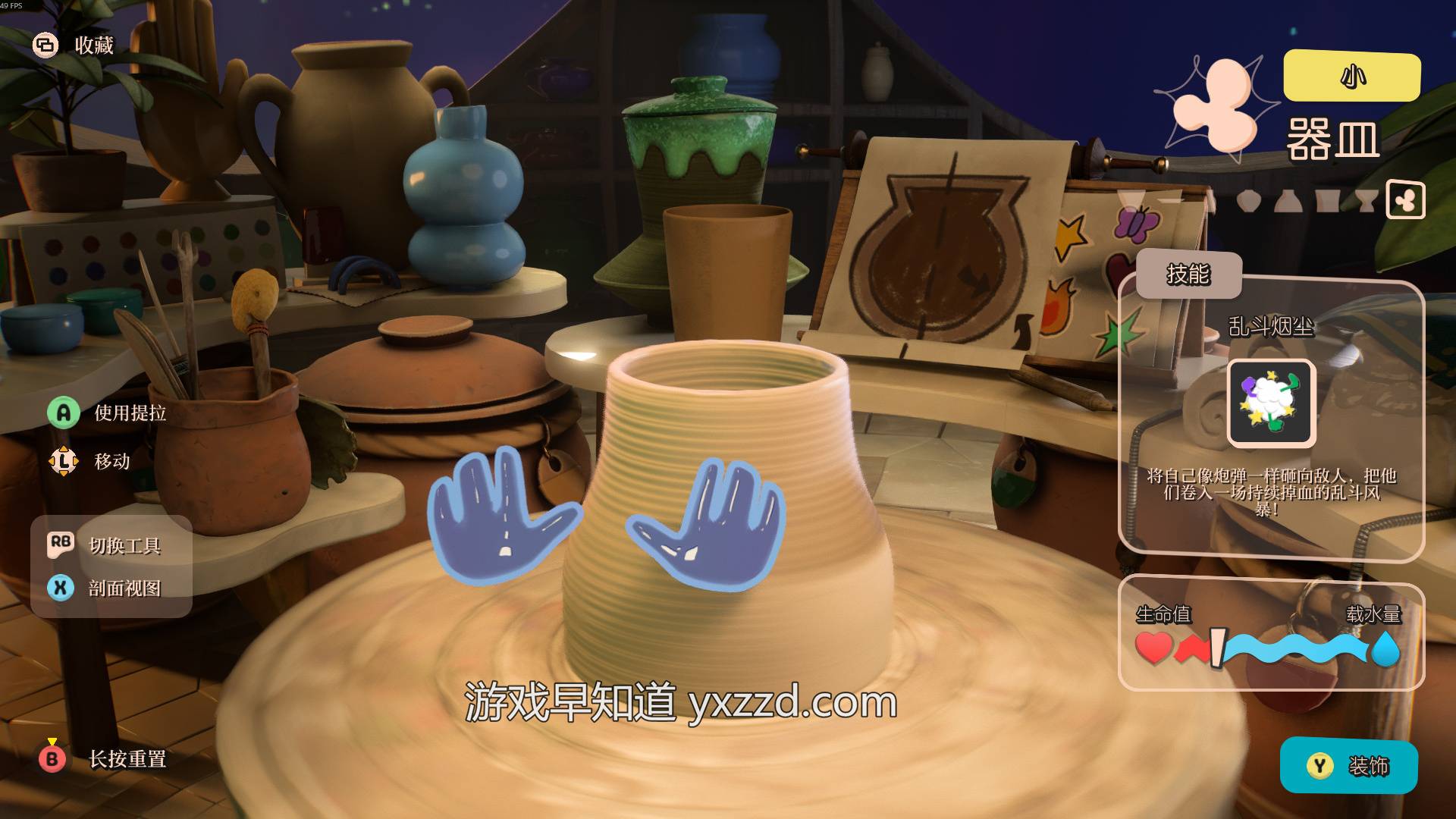Choose the 使用提拉 pull action

click(107, 413)
